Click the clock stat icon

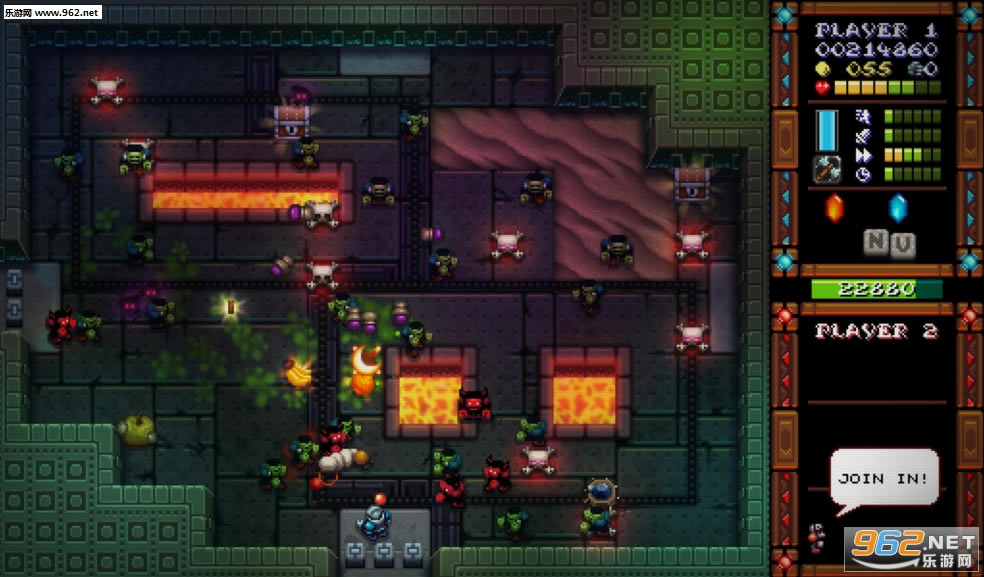coord(862,174)
